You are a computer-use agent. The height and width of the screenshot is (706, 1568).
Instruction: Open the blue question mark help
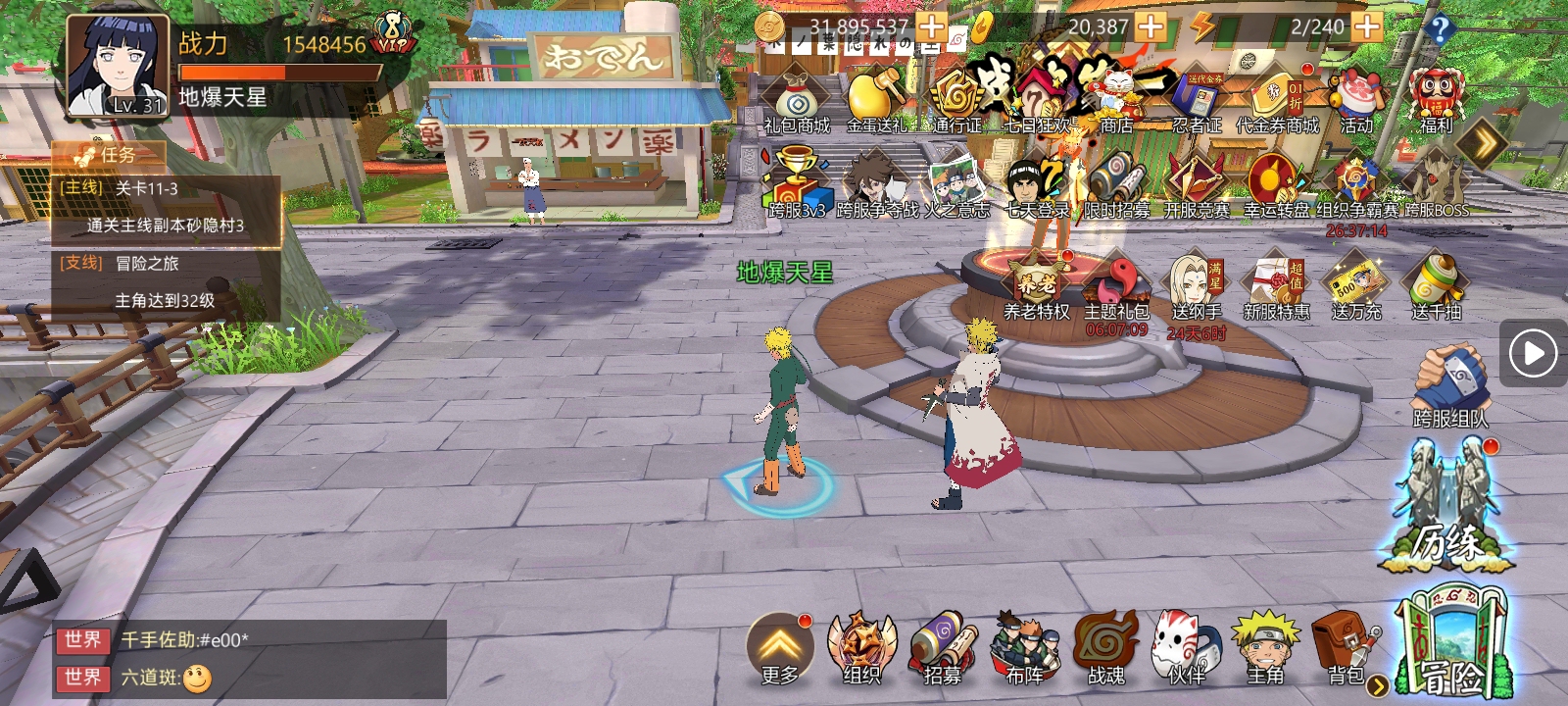tap(1439, 29)
